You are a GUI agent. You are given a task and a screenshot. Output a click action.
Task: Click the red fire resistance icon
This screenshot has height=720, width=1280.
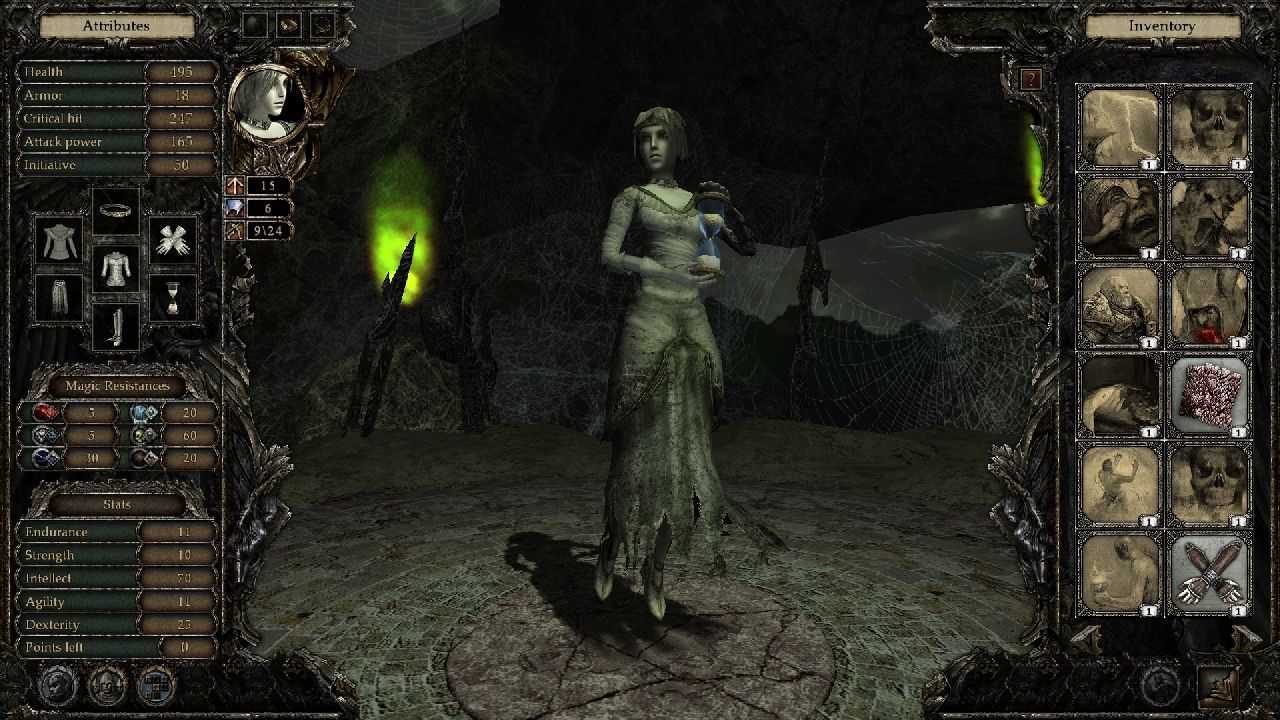click(x=44, y=411)
